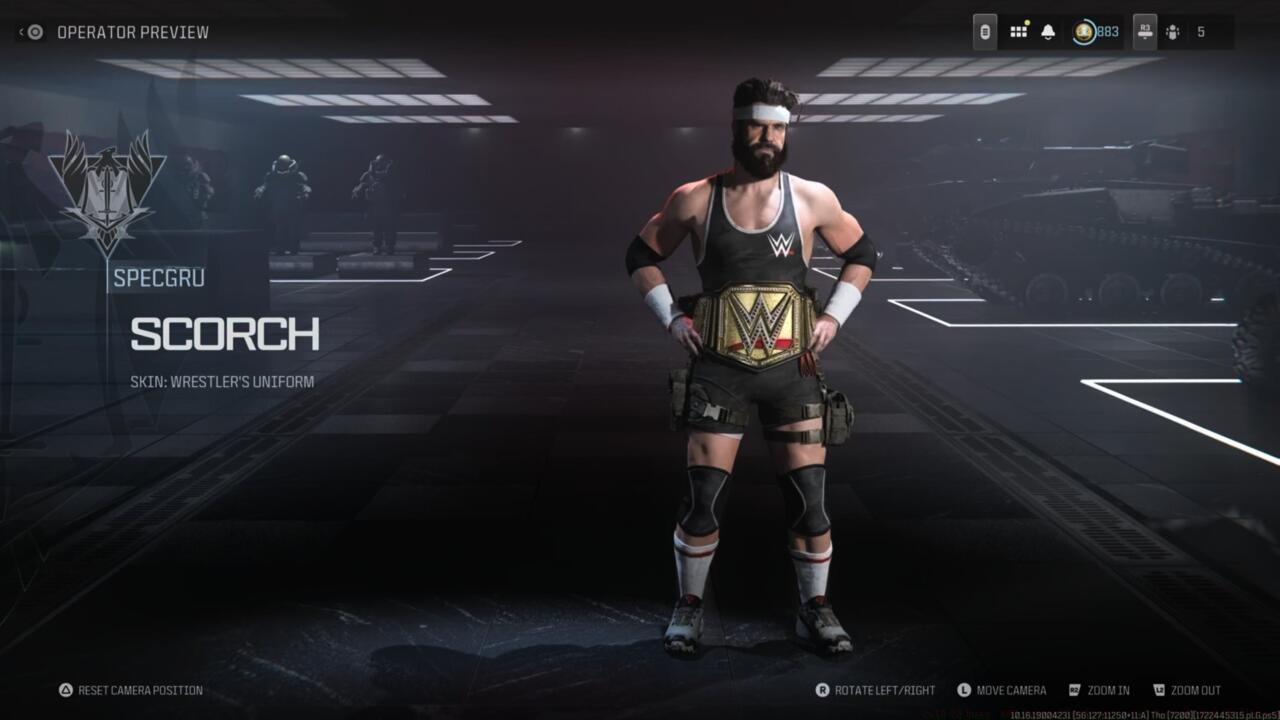Click the L move camera icon
Viewport: 1280px width, 720px height.
[965, 689]
